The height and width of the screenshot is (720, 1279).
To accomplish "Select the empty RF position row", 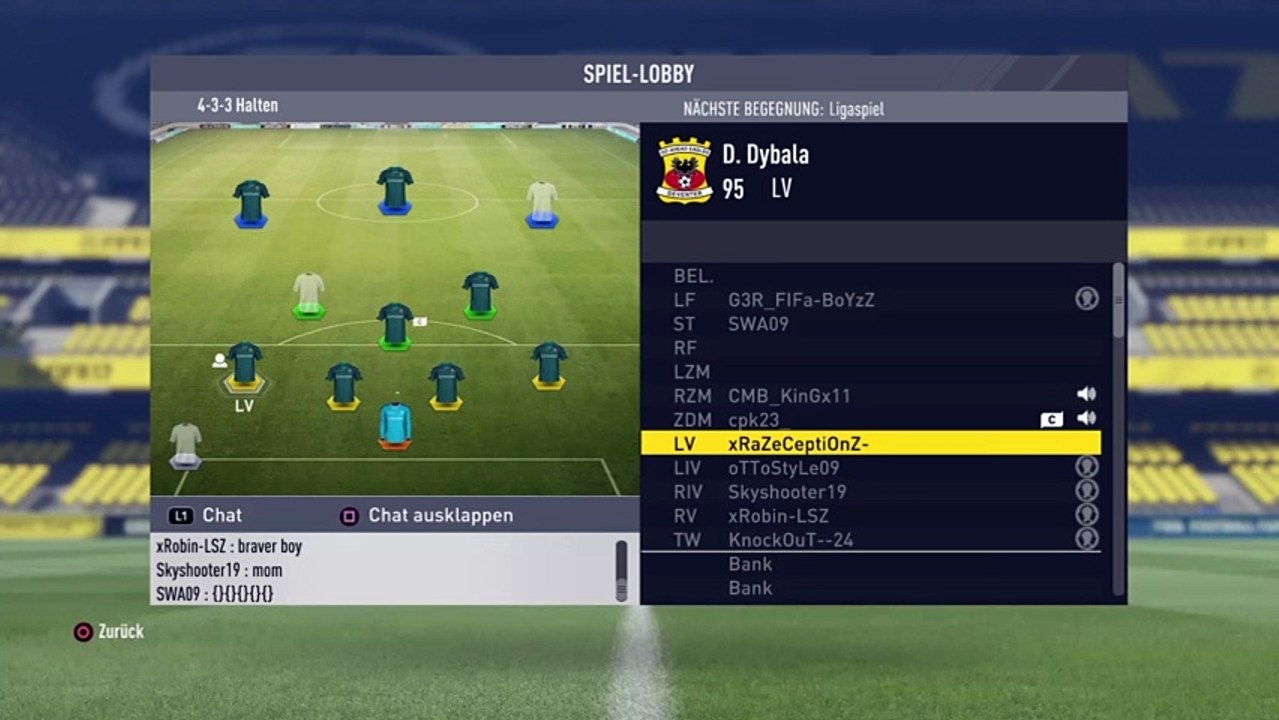I will 870,348.
